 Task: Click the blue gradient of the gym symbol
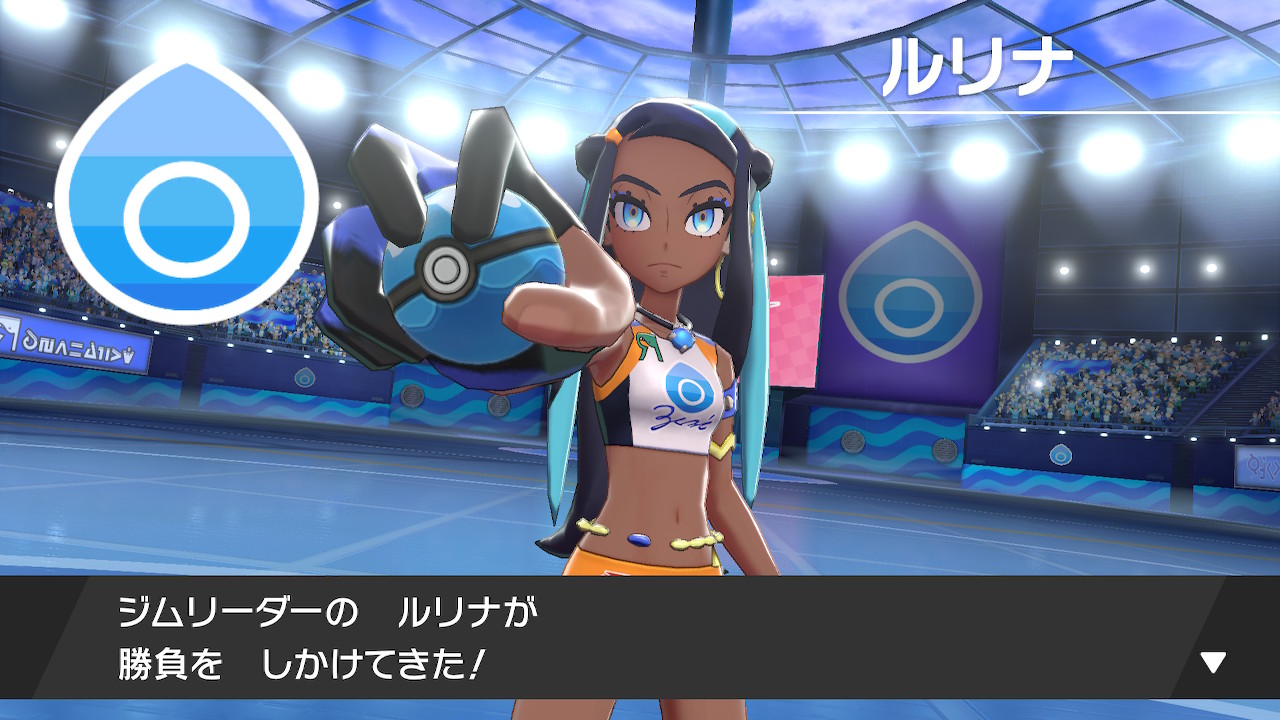(183, 140)
